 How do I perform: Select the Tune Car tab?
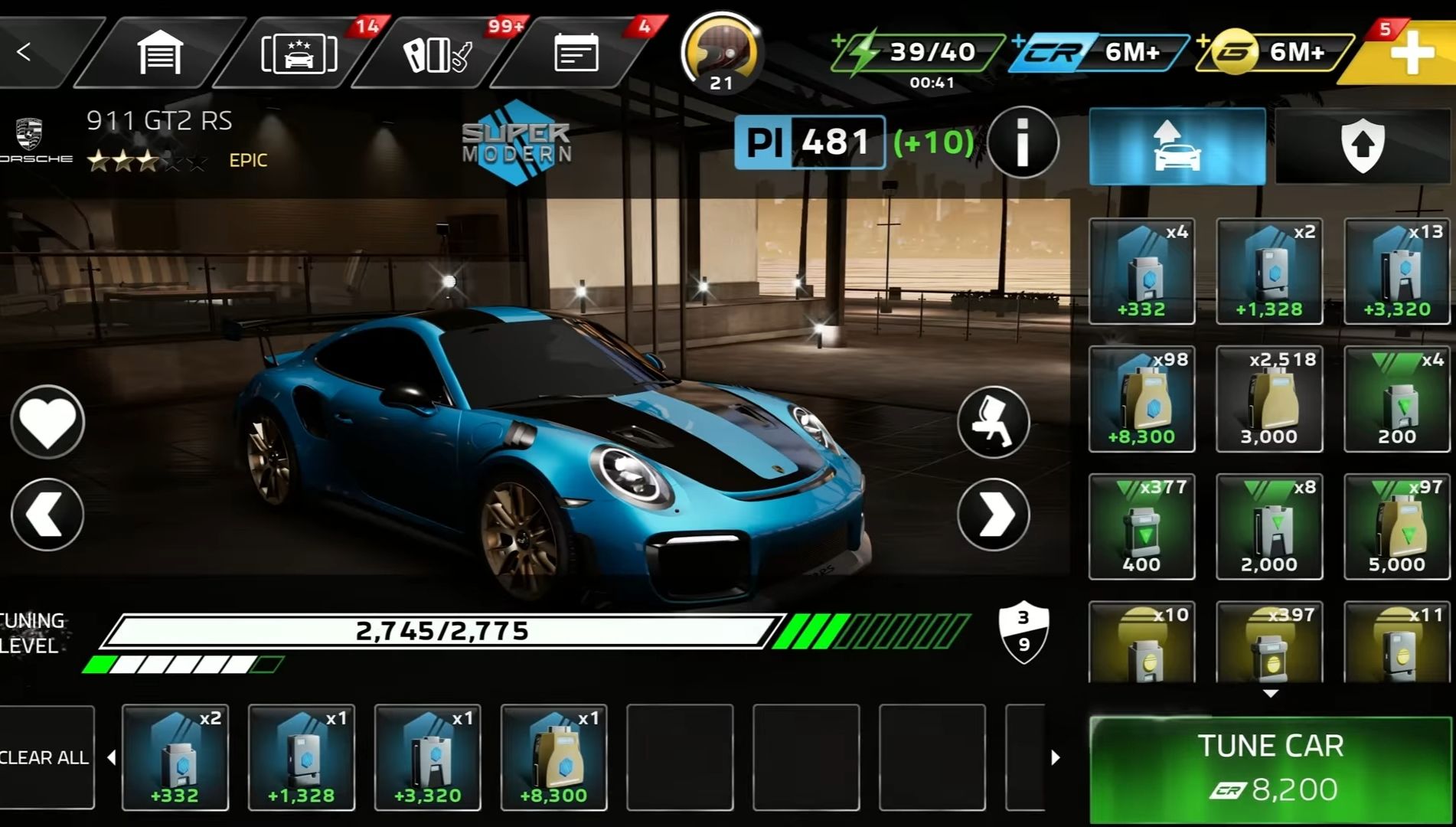(x=1177, y=145)
